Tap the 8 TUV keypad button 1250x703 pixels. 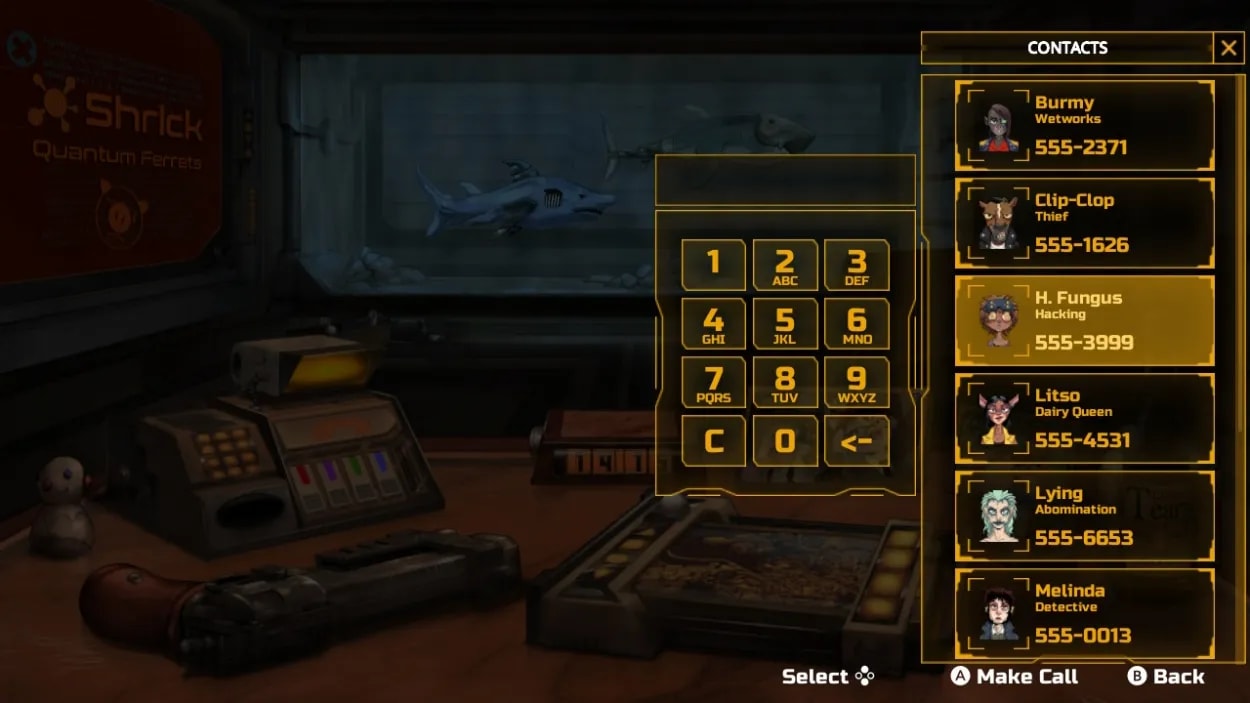pos(785,382)
